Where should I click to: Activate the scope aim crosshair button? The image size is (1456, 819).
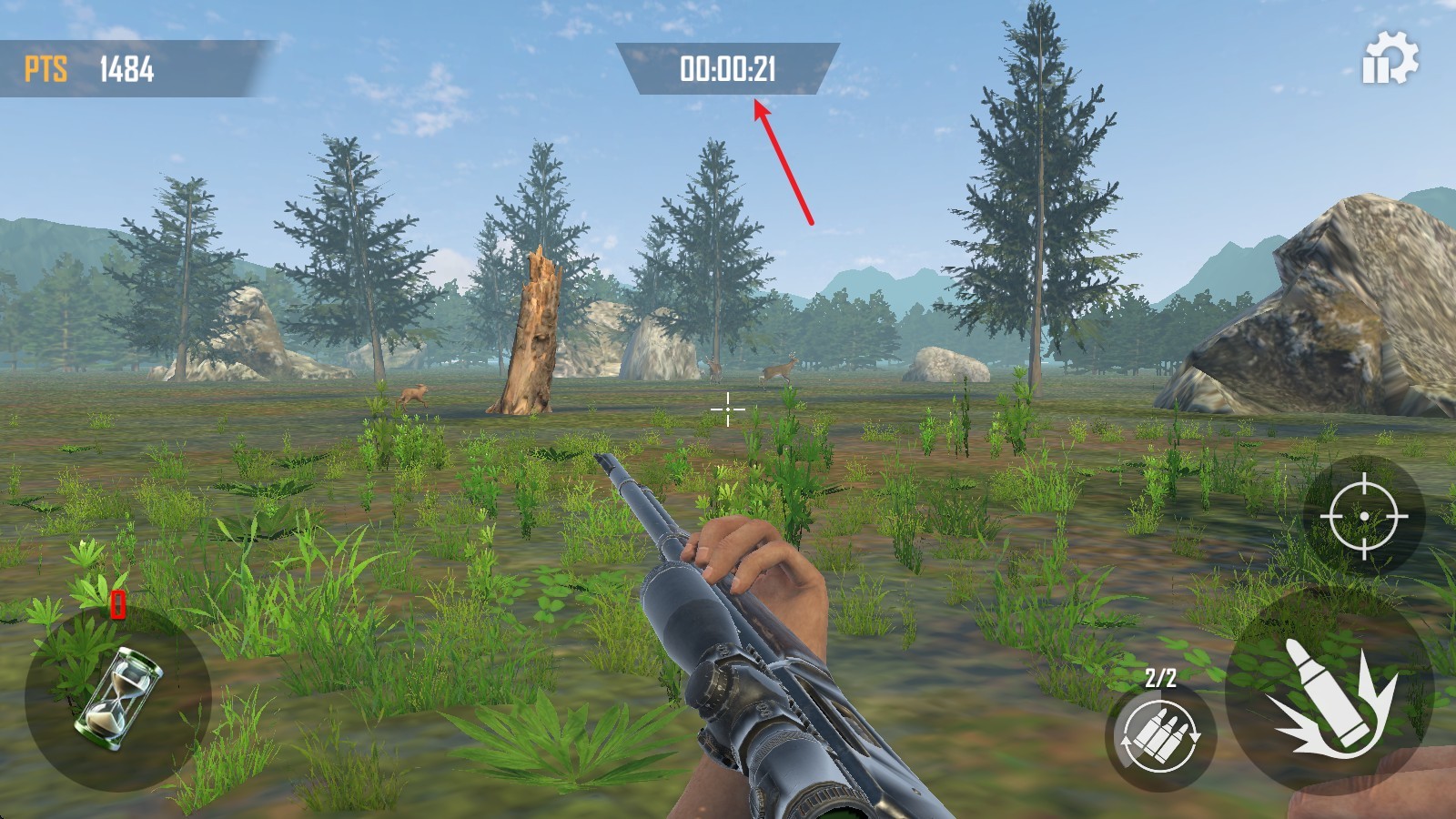click(1363, 516)
